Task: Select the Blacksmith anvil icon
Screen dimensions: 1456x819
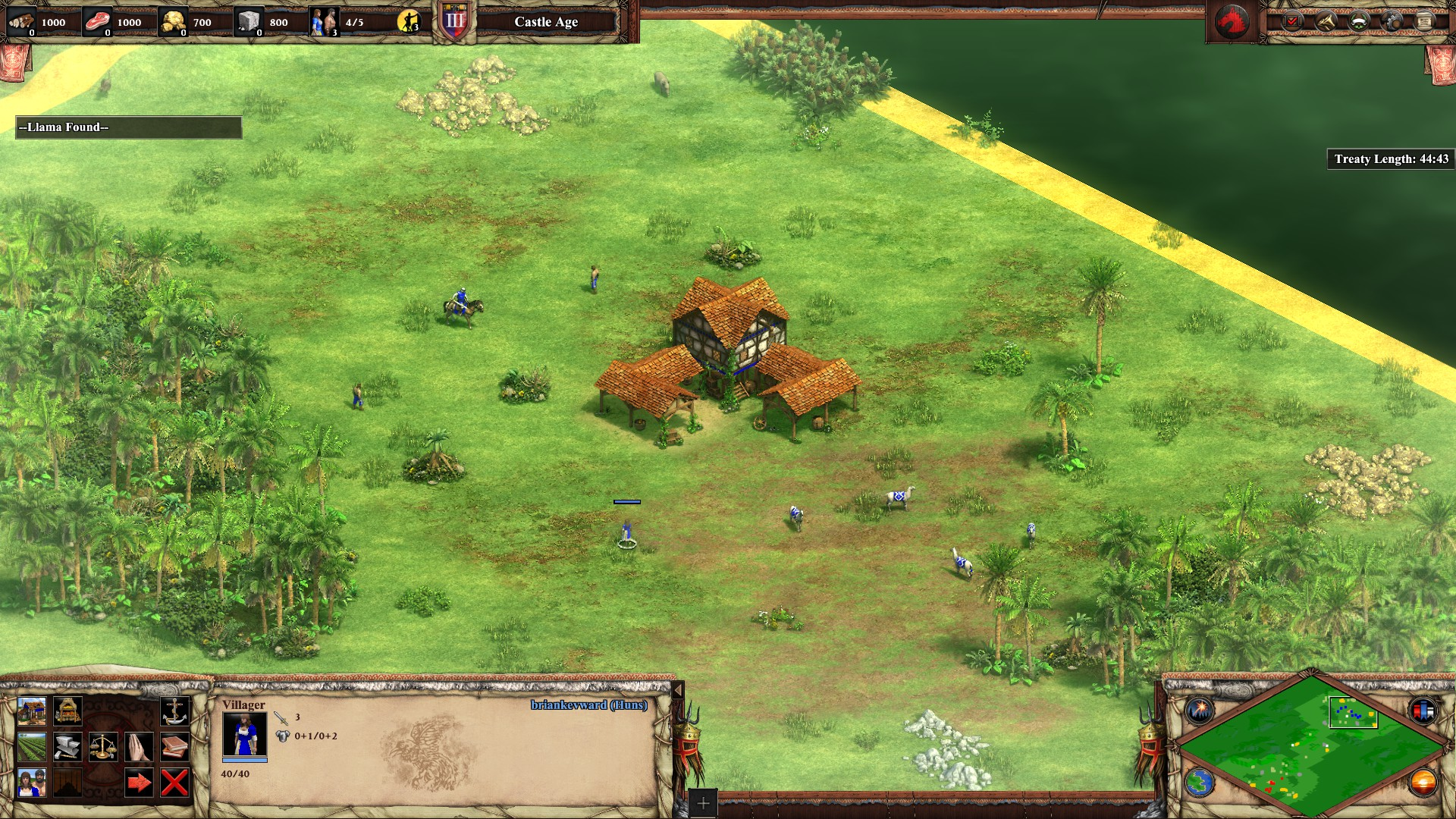Action: tap(67, 748)
